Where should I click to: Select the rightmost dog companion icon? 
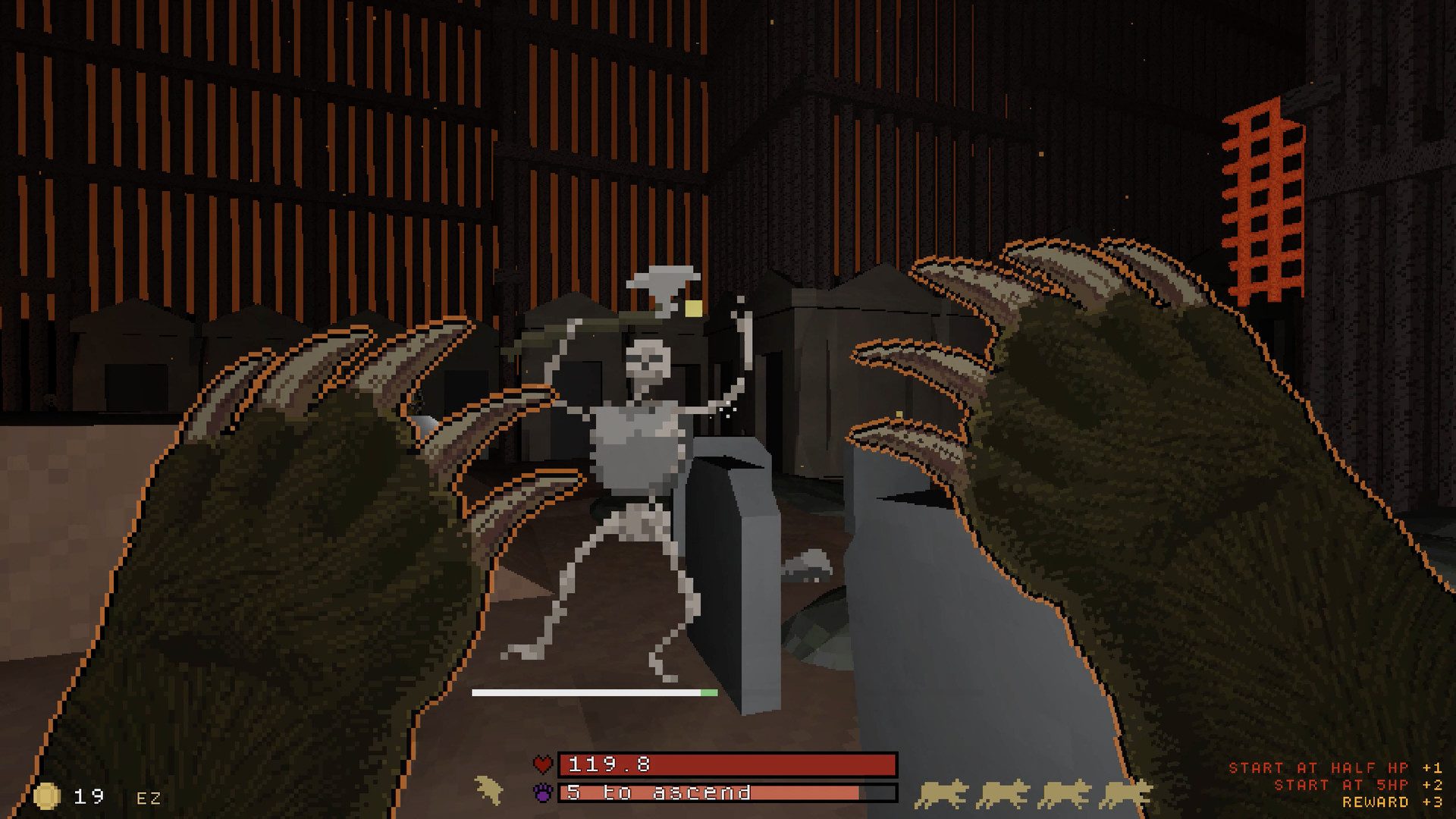coord(1126,793)
